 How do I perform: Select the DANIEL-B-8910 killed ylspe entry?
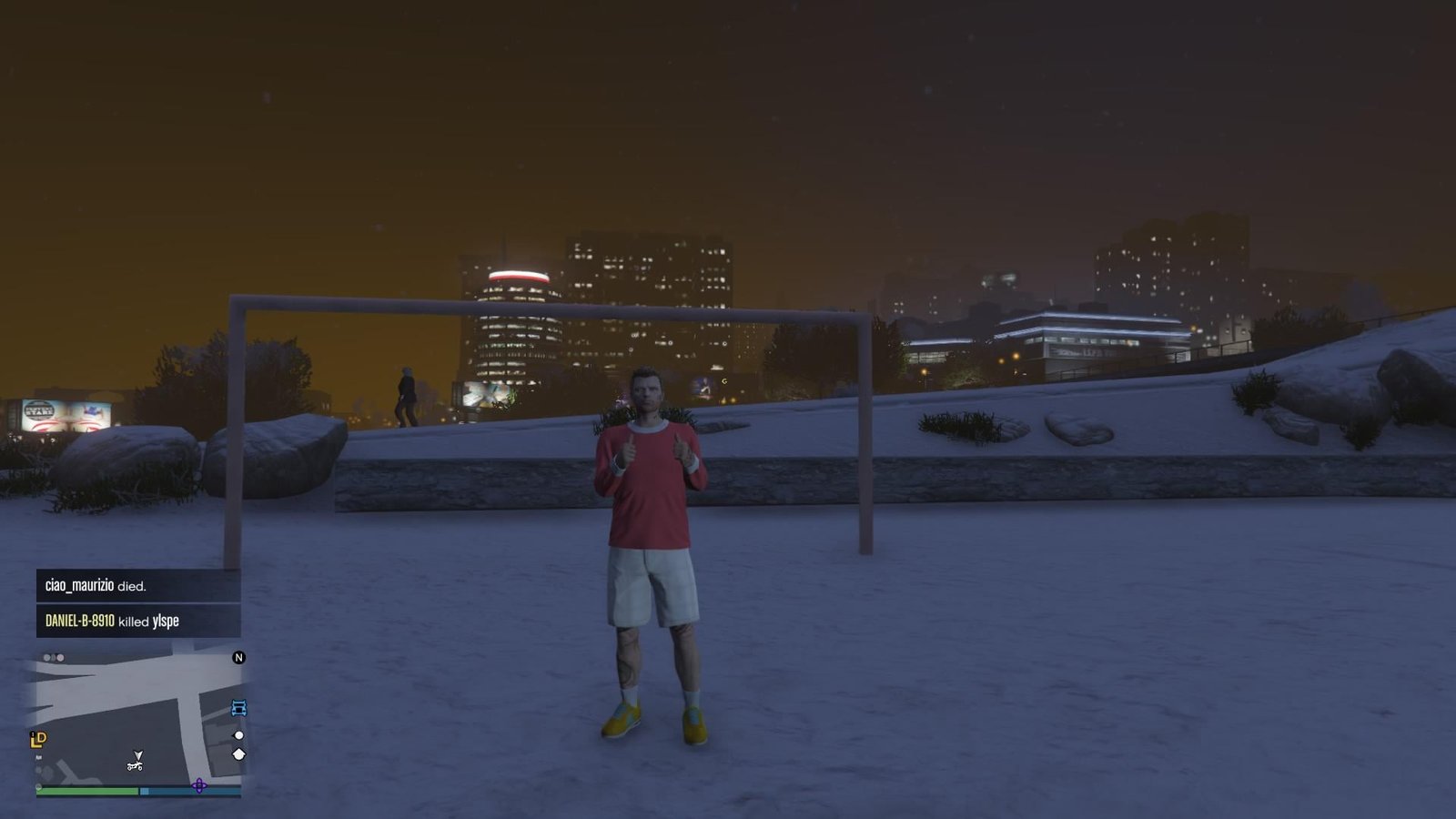click(112, 622)
